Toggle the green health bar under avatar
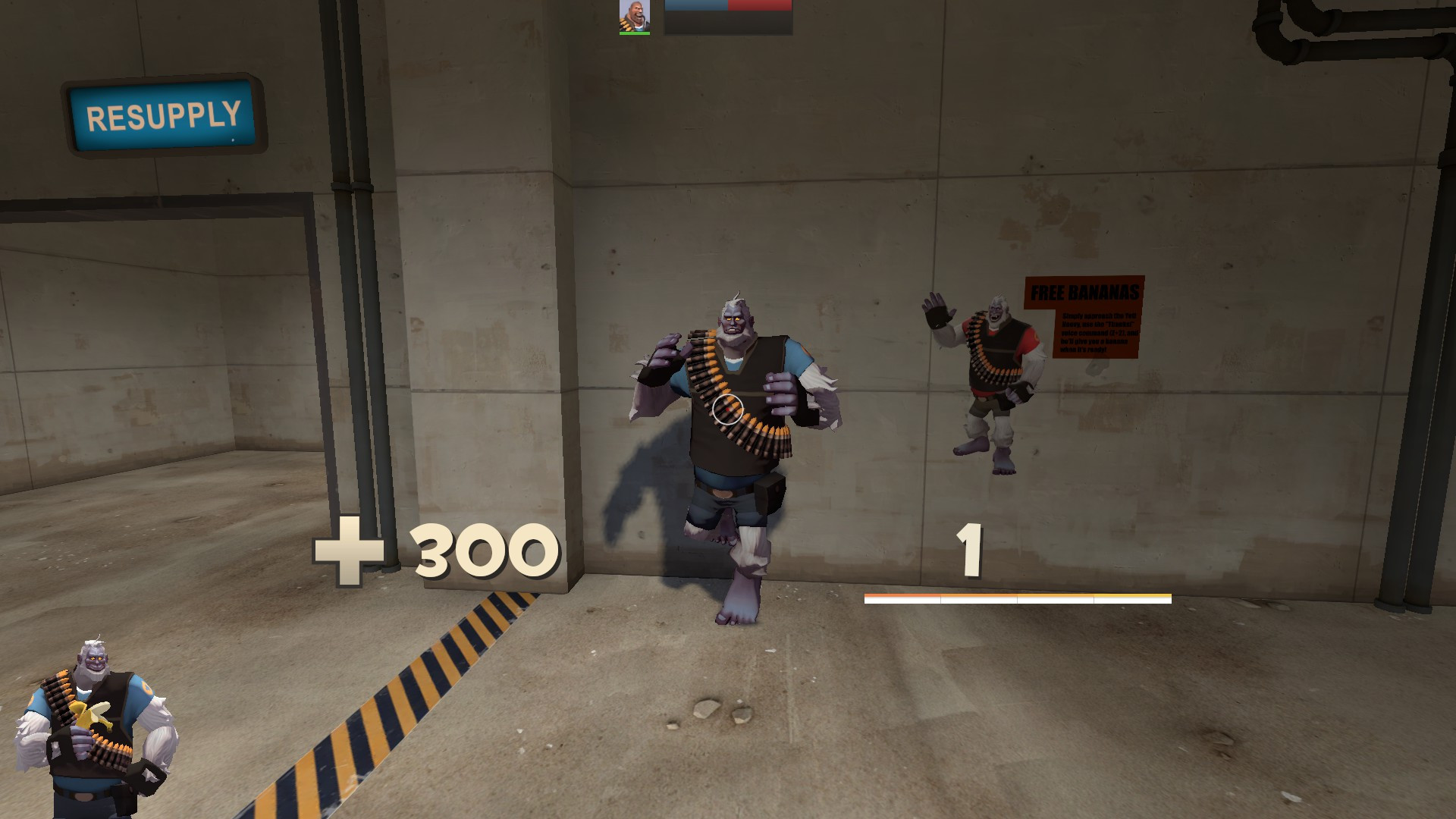Image resolution: width=1456 pixels, height=819 pixels. click(x=635, y=33)
